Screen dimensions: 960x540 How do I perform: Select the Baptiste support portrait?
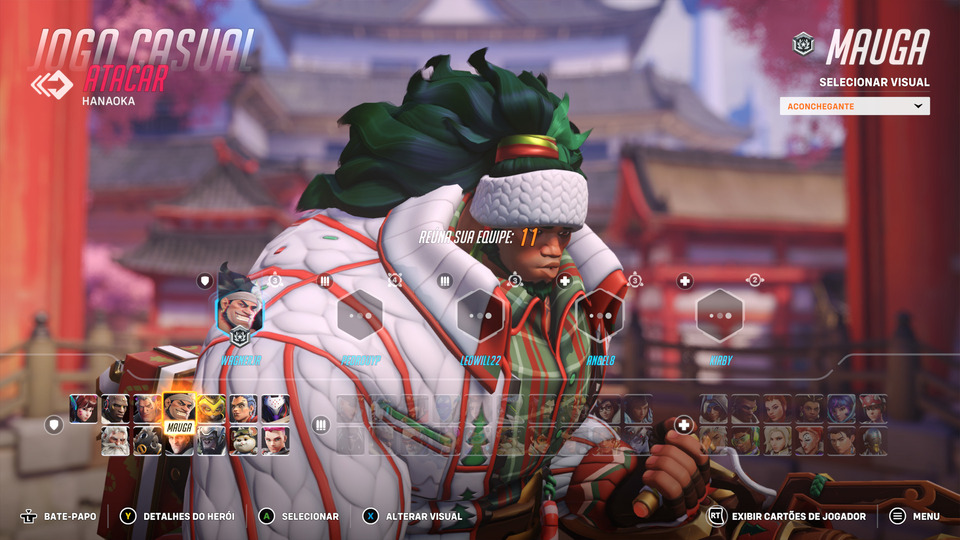click(746, 409)
